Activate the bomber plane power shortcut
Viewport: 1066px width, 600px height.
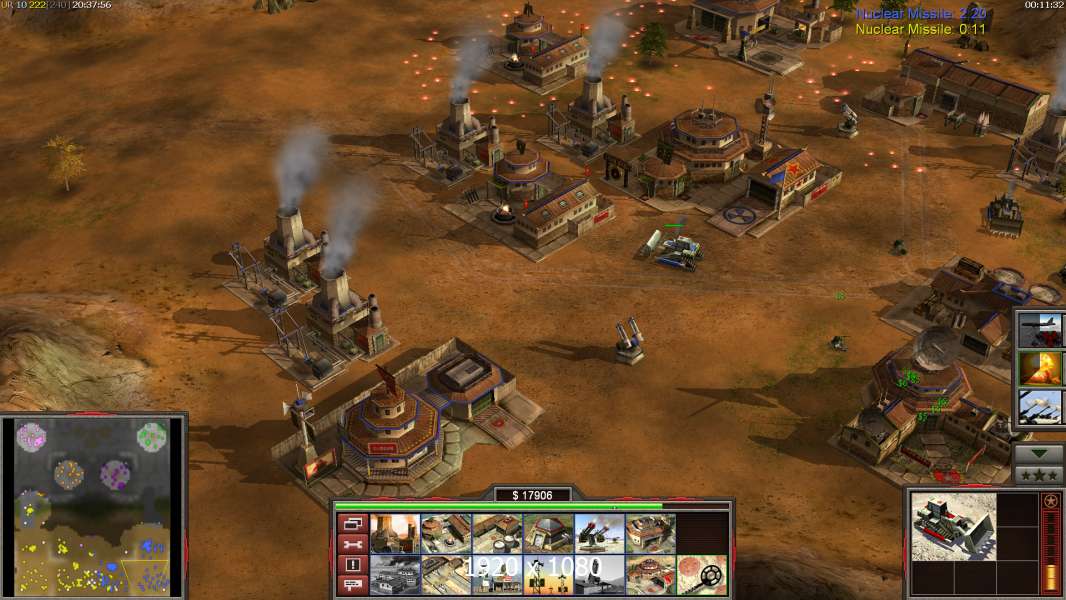1041,330
